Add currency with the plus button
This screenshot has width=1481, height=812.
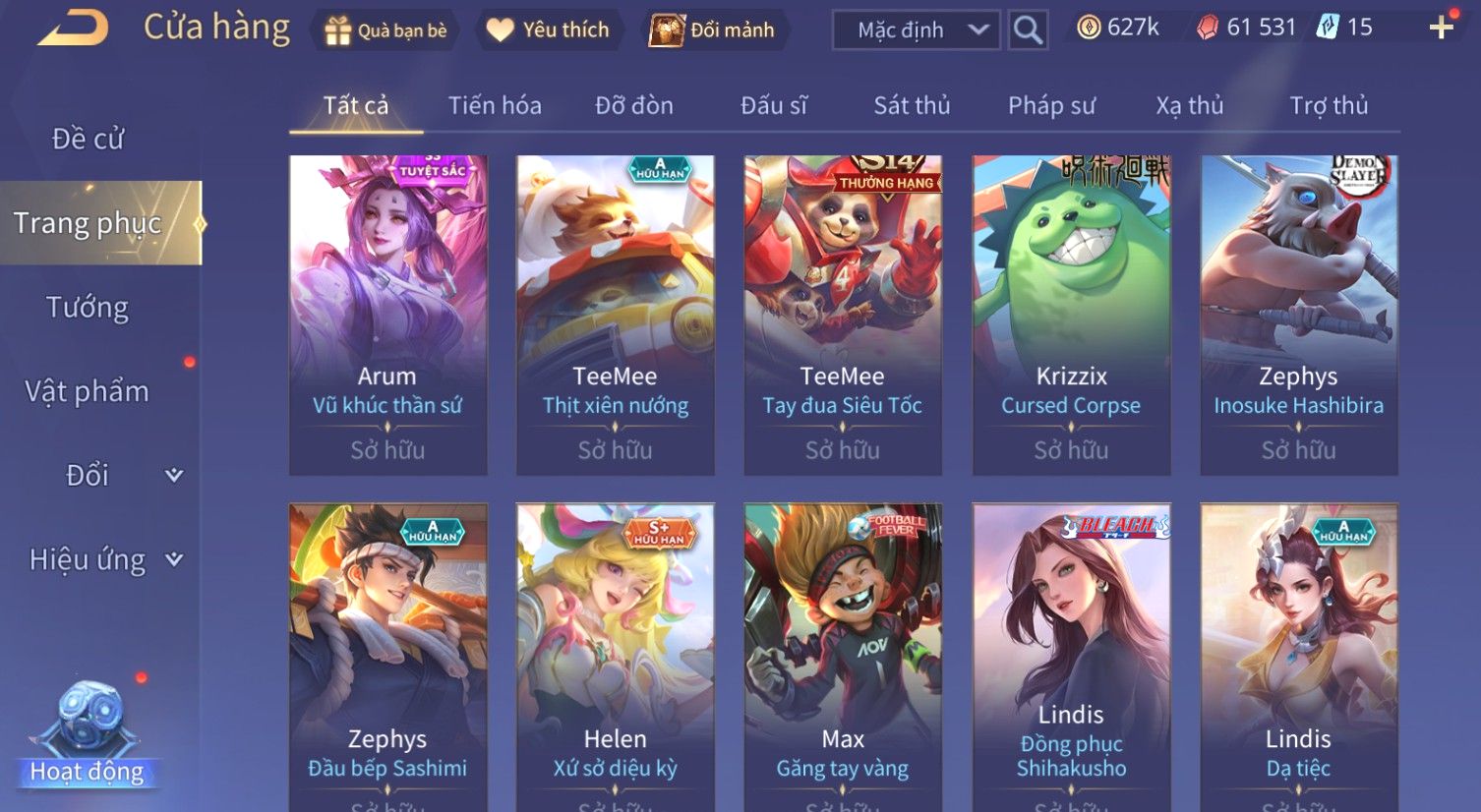(1441, 28)
